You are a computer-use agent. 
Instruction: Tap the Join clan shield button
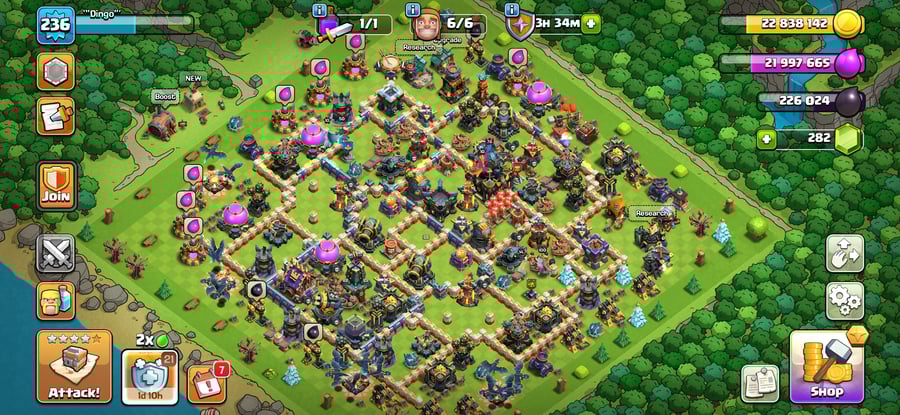[x=56, y=184]
